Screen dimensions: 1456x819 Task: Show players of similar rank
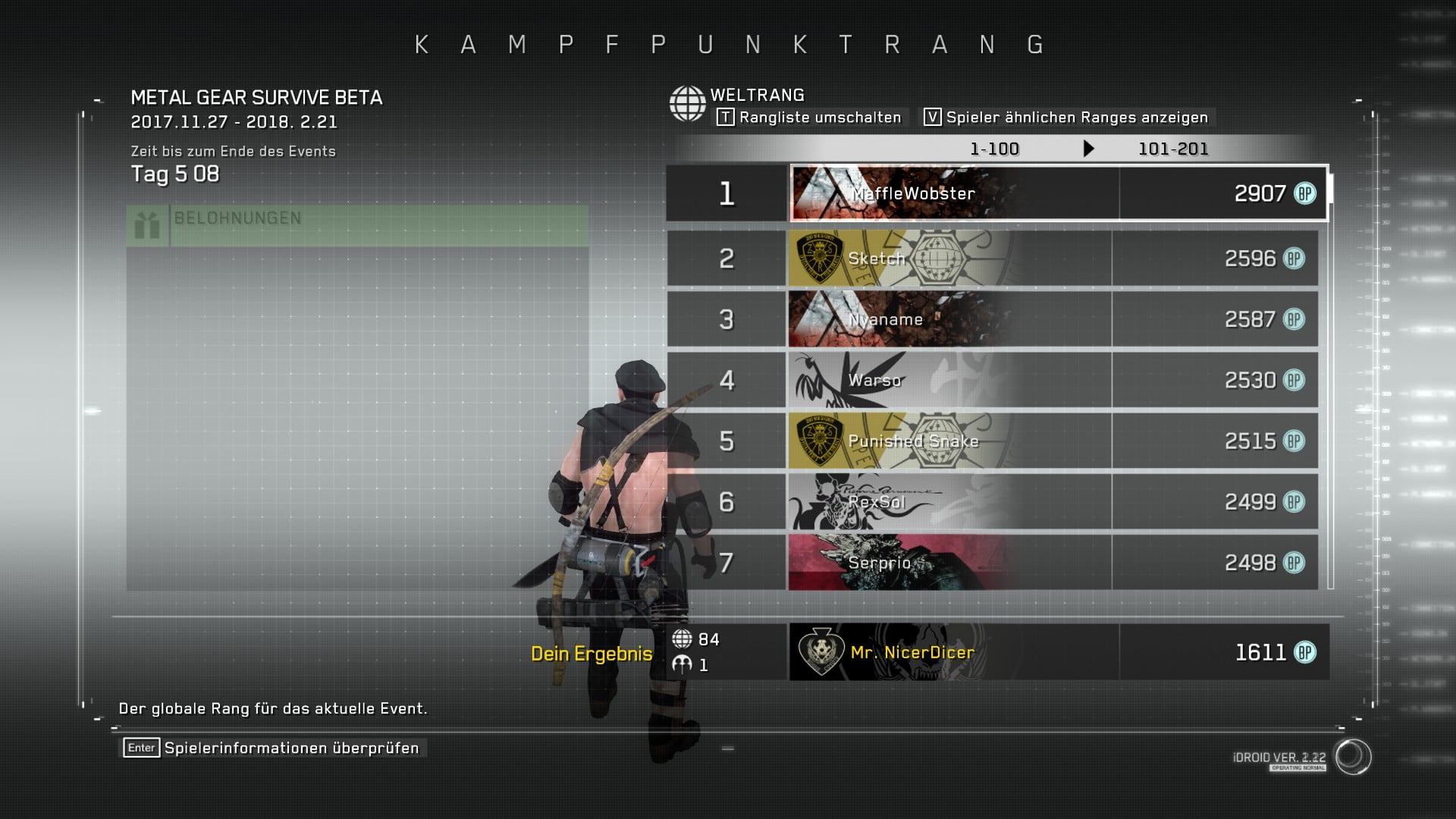[x=1065, y=118]
